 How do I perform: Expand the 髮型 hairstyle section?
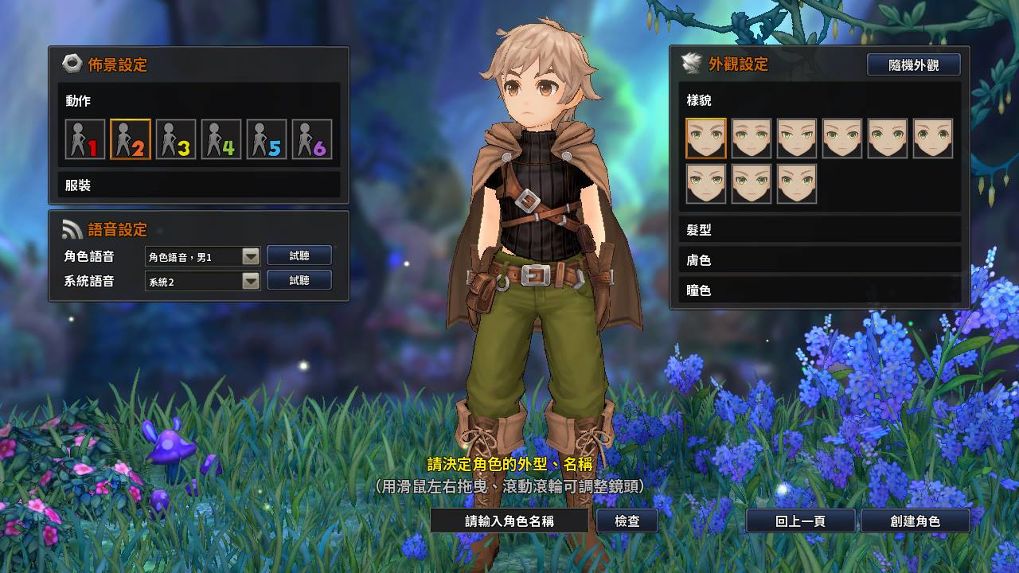click(x=818, y=230)
